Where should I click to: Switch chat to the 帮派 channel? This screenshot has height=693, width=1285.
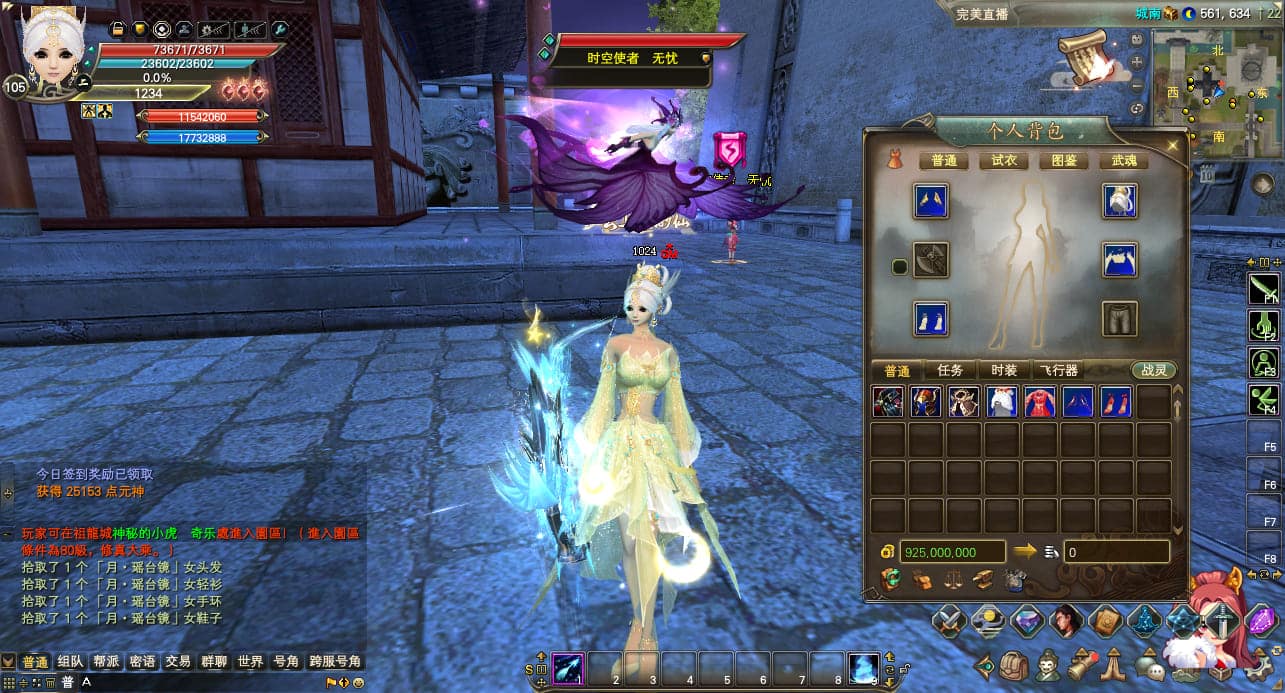[106, 661]
